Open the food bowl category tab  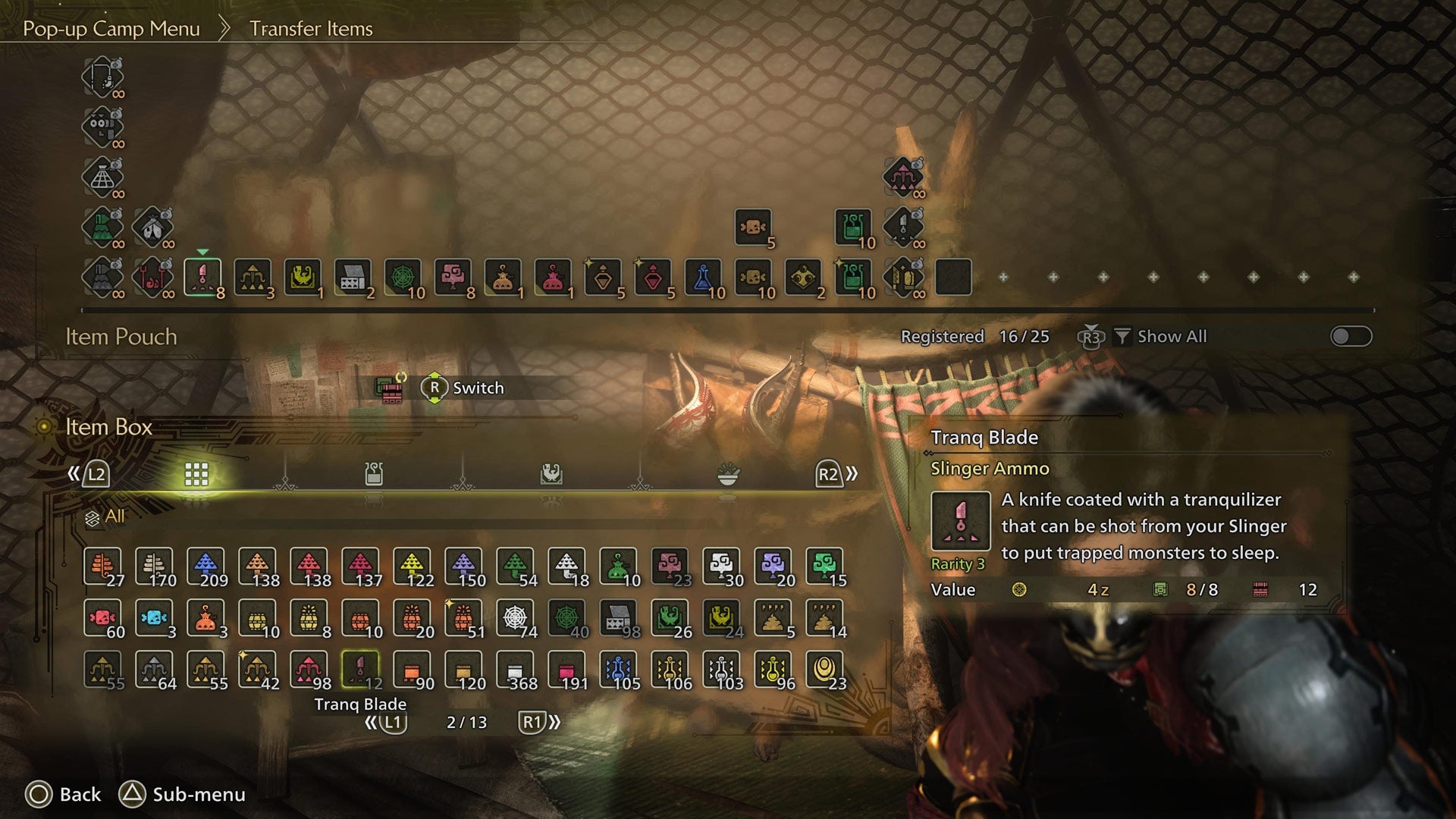[726, 472]
